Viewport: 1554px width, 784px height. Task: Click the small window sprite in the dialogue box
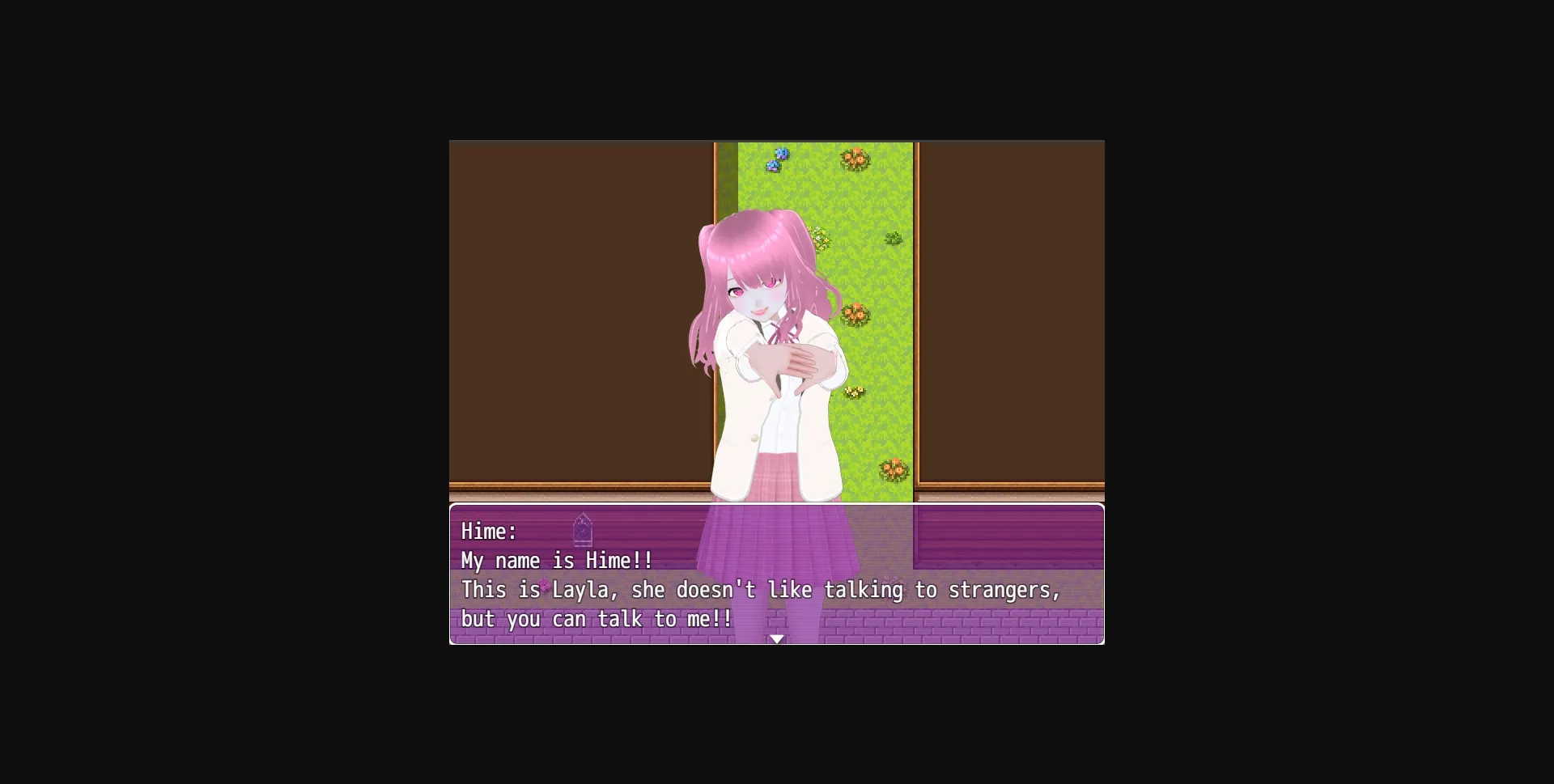pos(584,532)
